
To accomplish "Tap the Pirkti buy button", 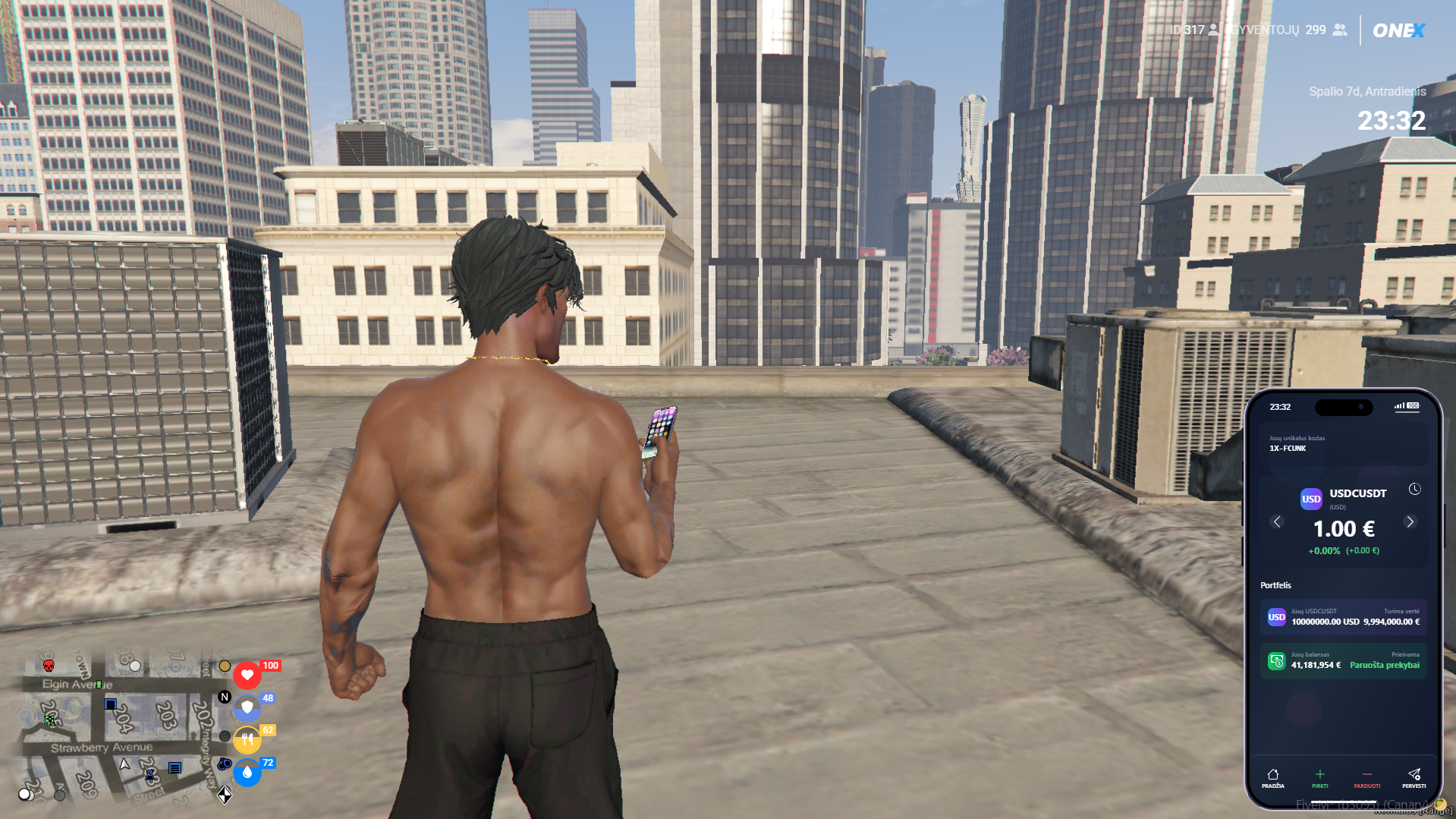I will pyautogui.click(x=1320, y=778).
